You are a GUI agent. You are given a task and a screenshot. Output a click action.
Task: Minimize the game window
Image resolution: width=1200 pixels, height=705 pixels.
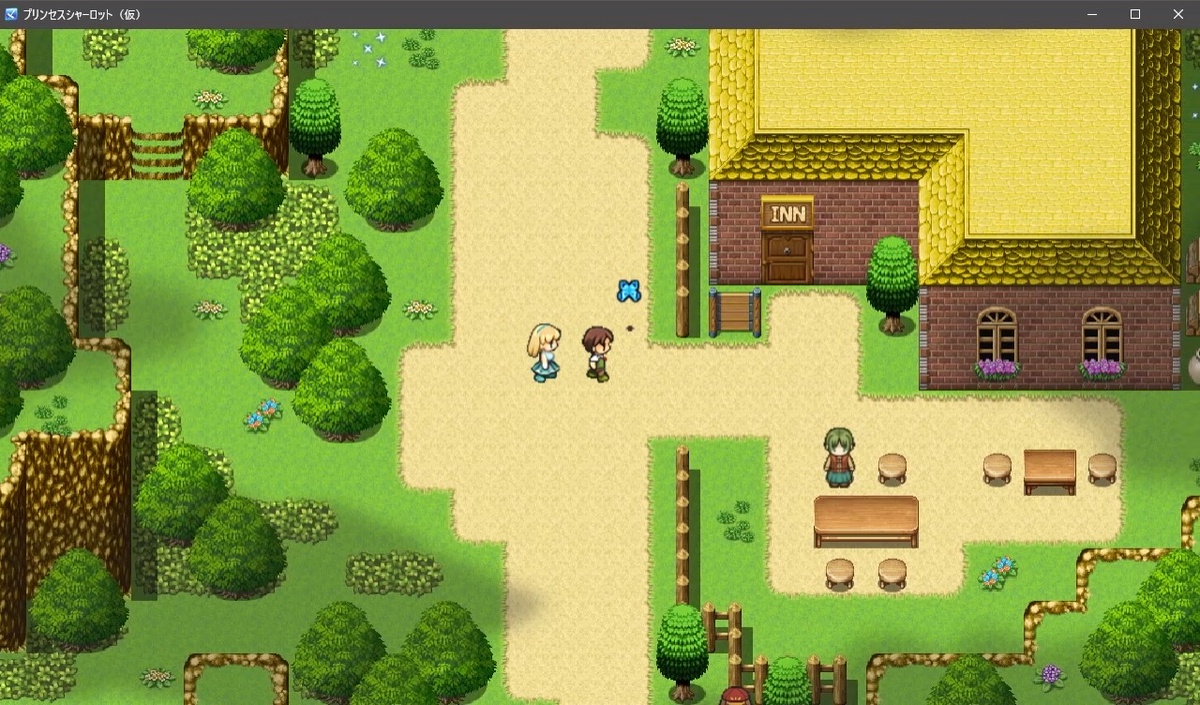(x=1093, y=14)
